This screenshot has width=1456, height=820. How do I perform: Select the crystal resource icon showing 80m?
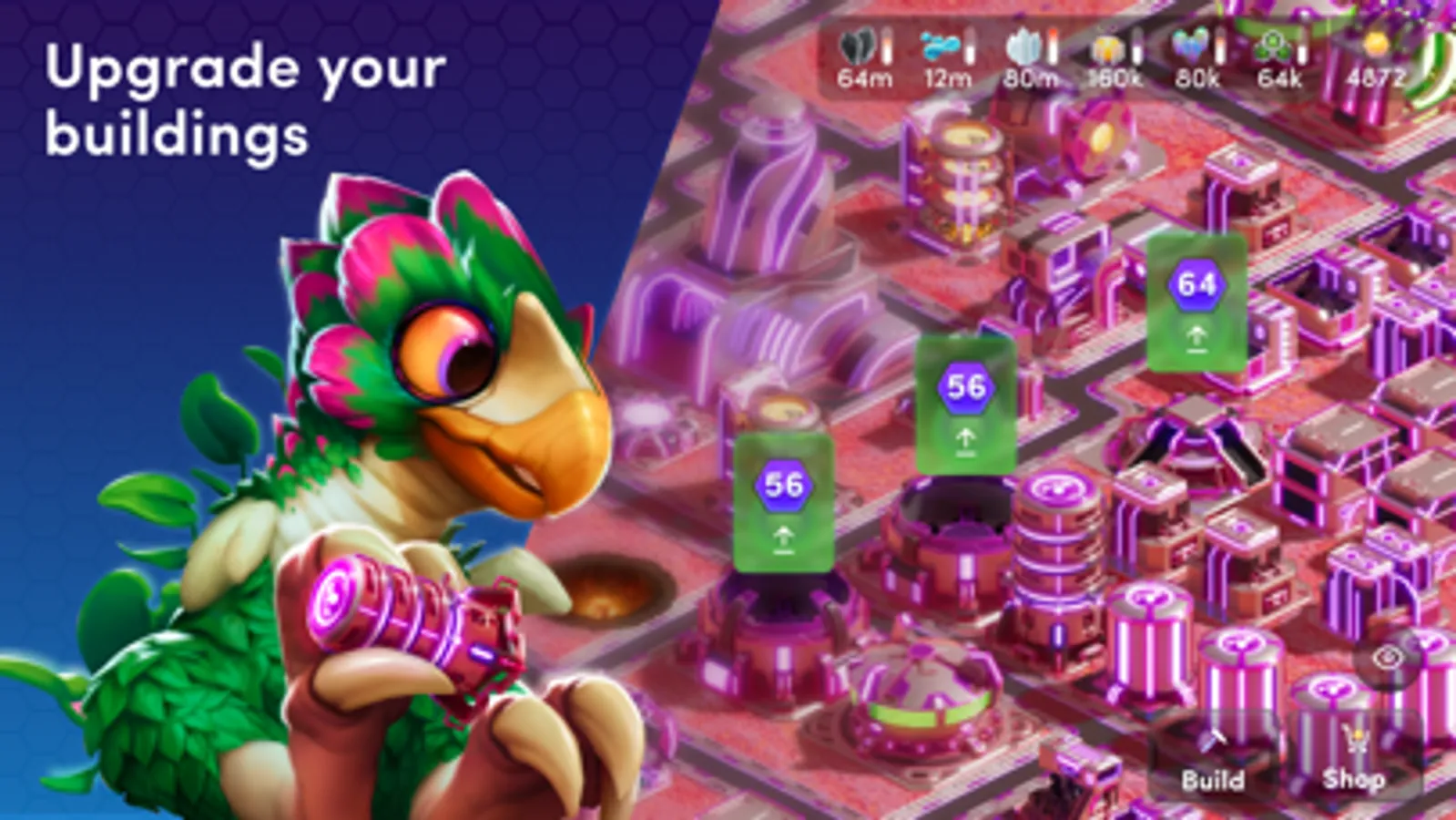pyautogui.click(x=1024, y=47)
